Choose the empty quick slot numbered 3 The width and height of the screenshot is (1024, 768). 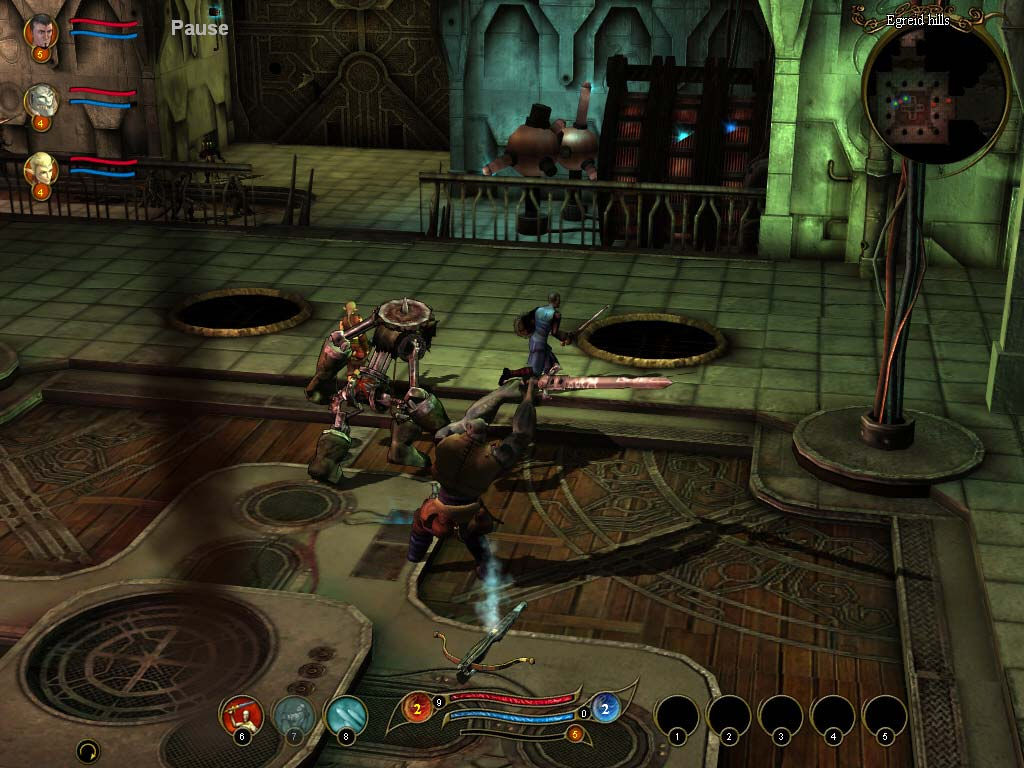point(780,716)
